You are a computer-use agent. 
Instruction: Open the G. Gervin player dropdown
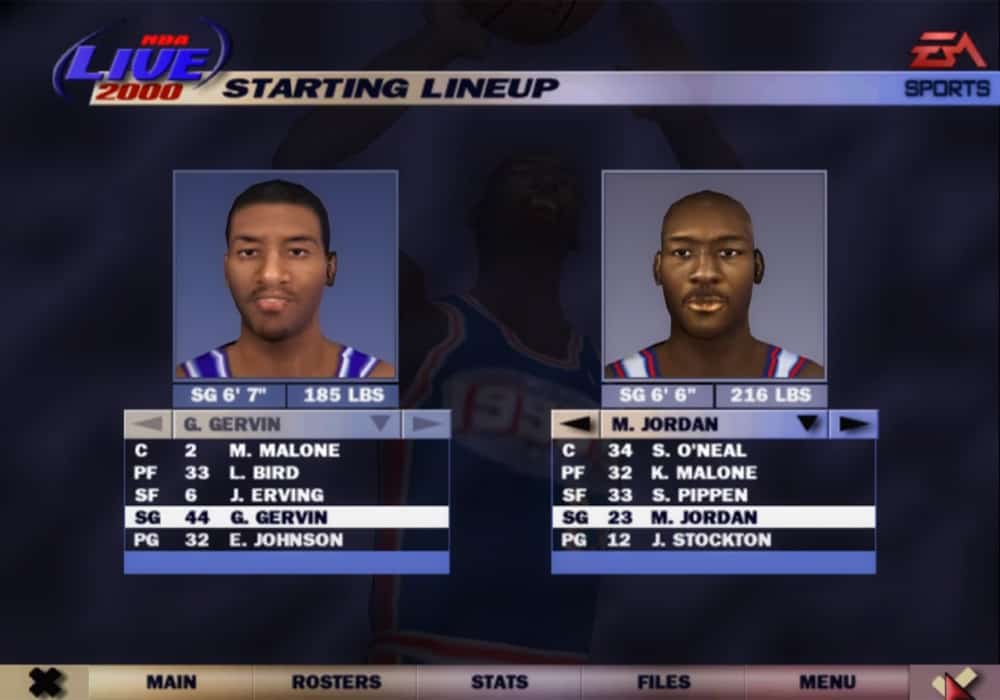(380, 424)
